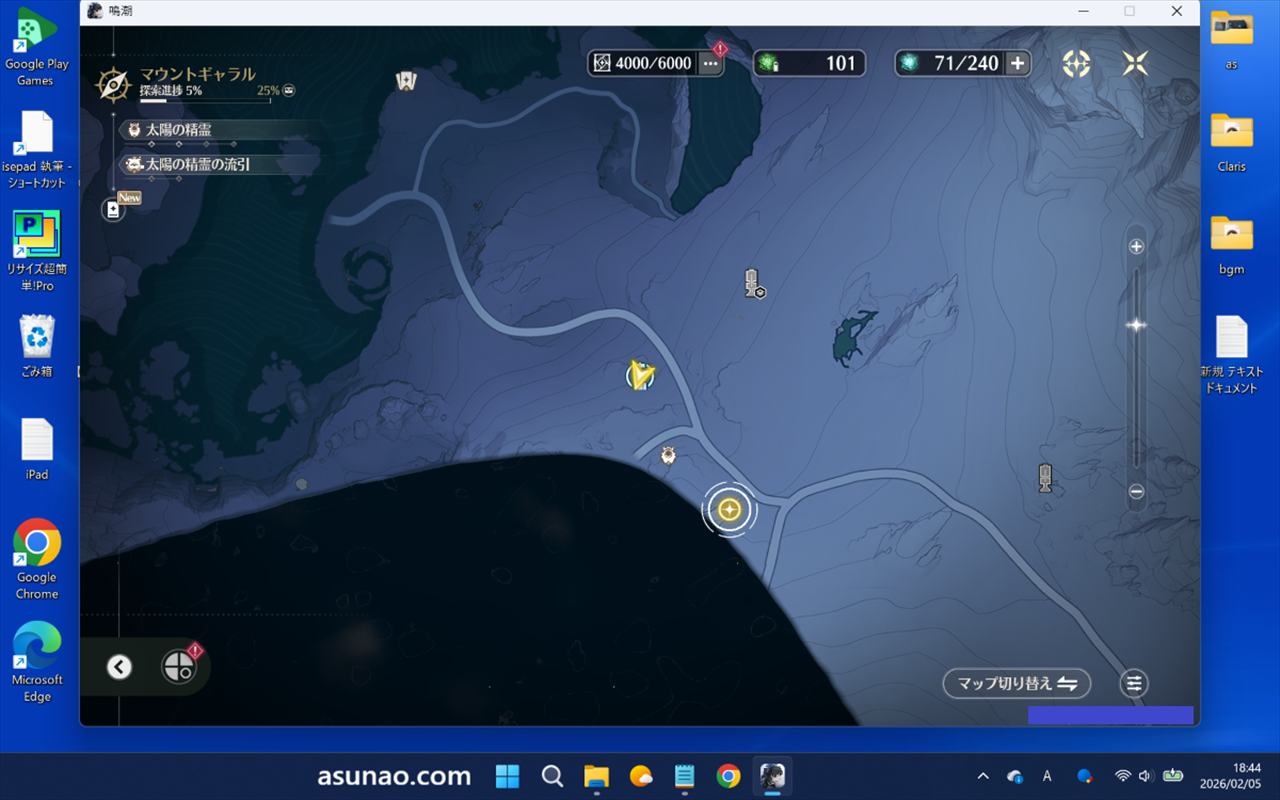
Task: Go back using the left arrow button
Action: click(119, 667)
